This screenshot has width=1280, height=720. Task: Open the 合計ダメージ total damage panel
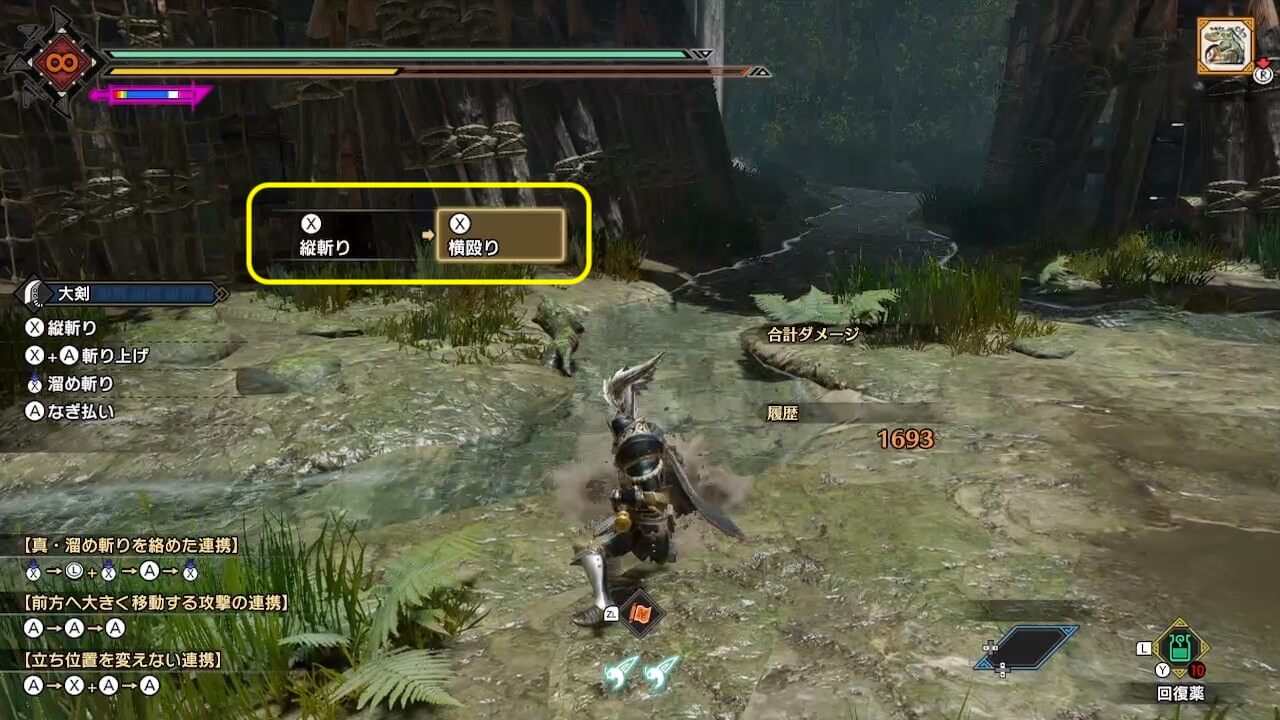click(x=813, y=335)
